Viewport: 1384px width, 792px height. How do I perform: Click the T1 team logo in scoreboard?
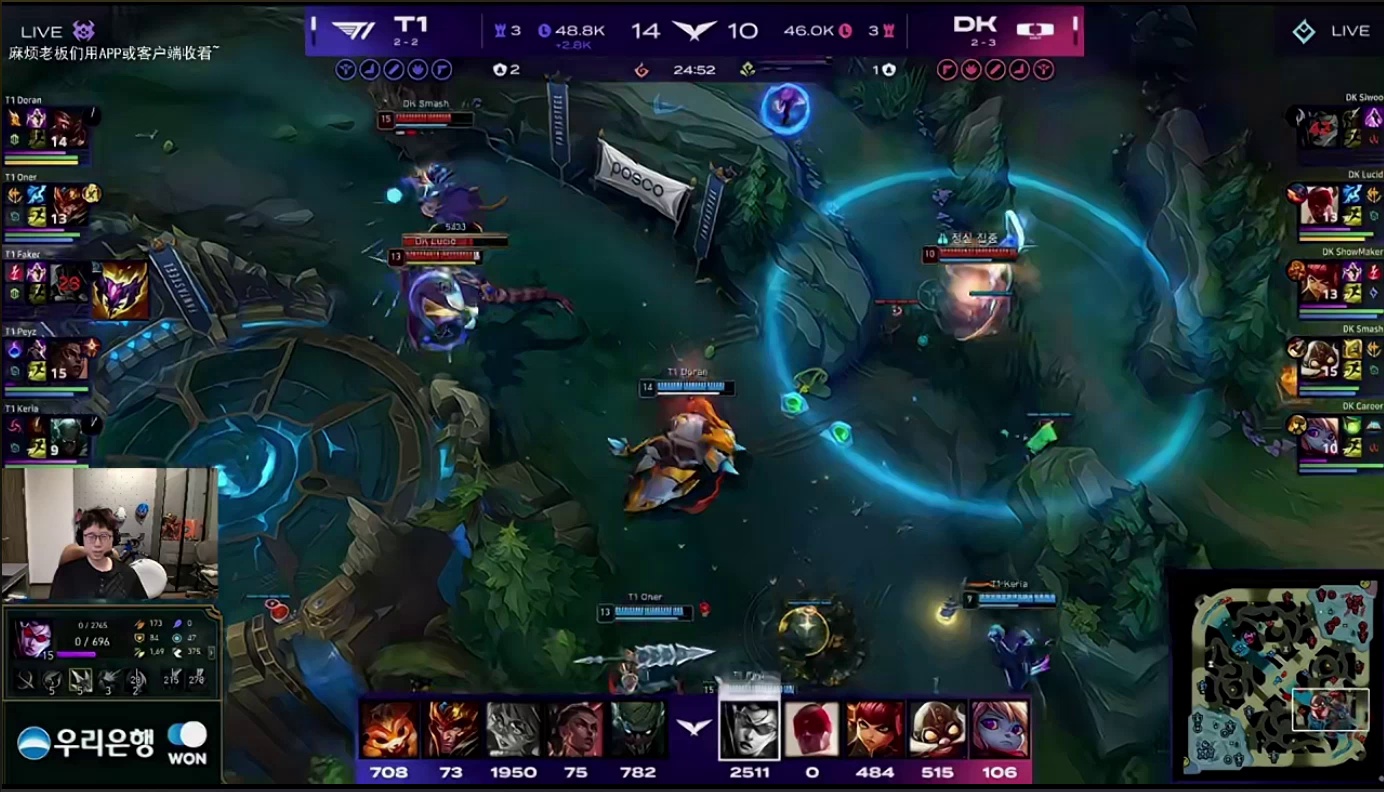click(x=351, y=31)
